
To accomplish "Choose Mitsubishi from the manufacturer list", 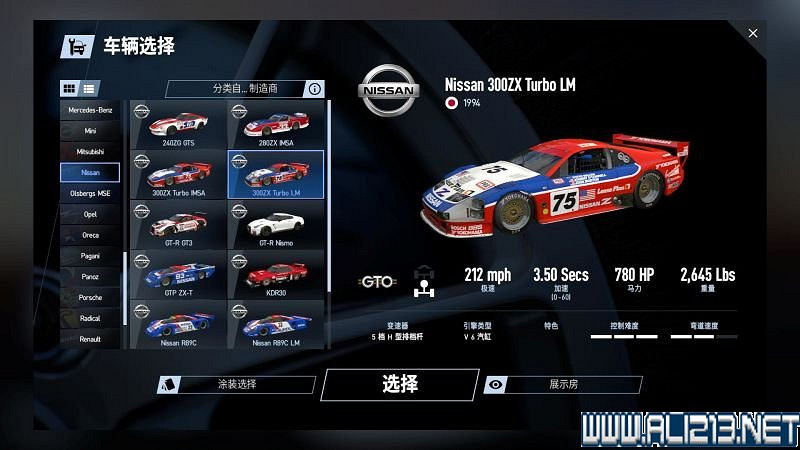I will [90, 151].
